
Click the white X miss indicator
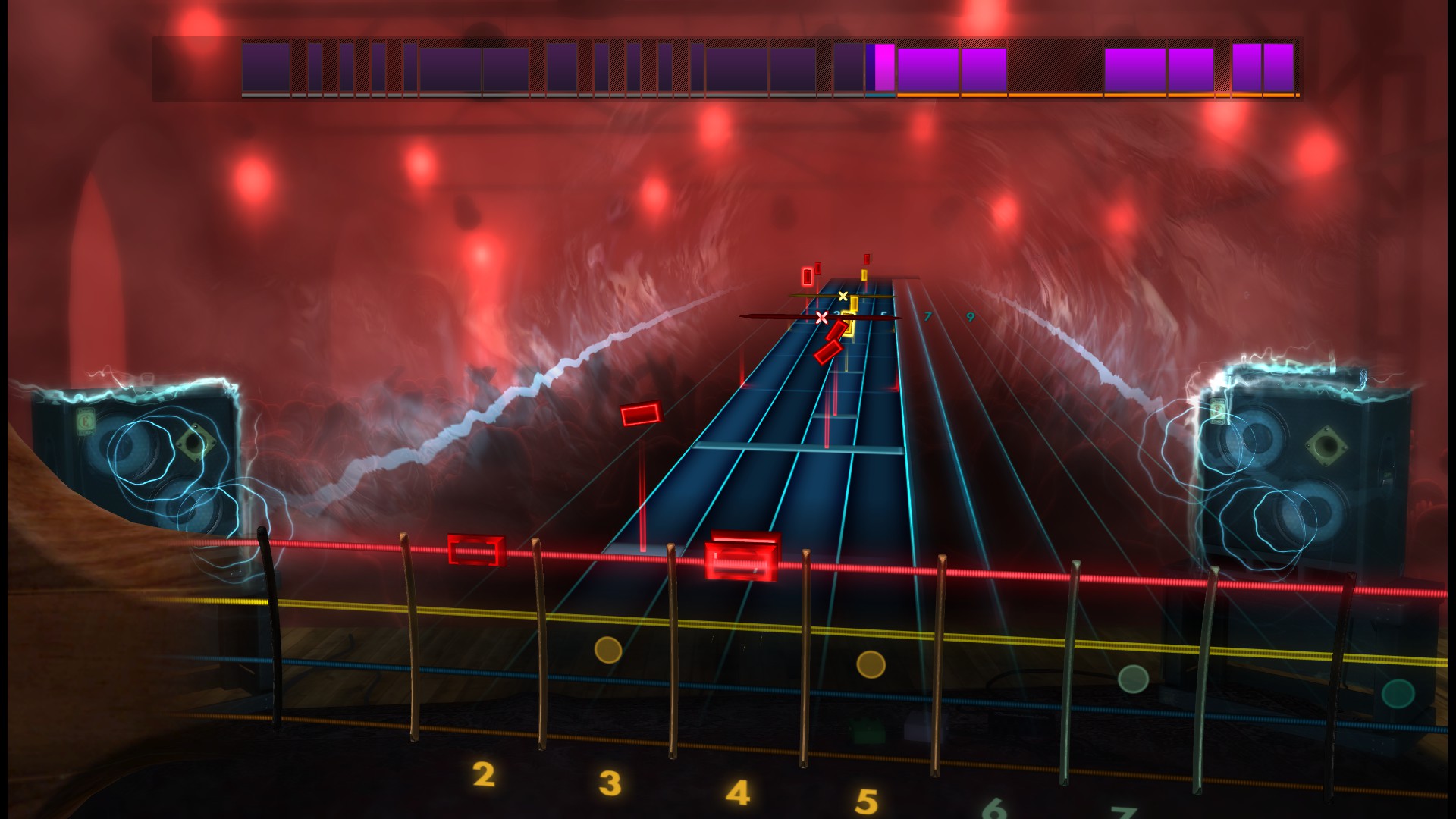coord(822,317)
